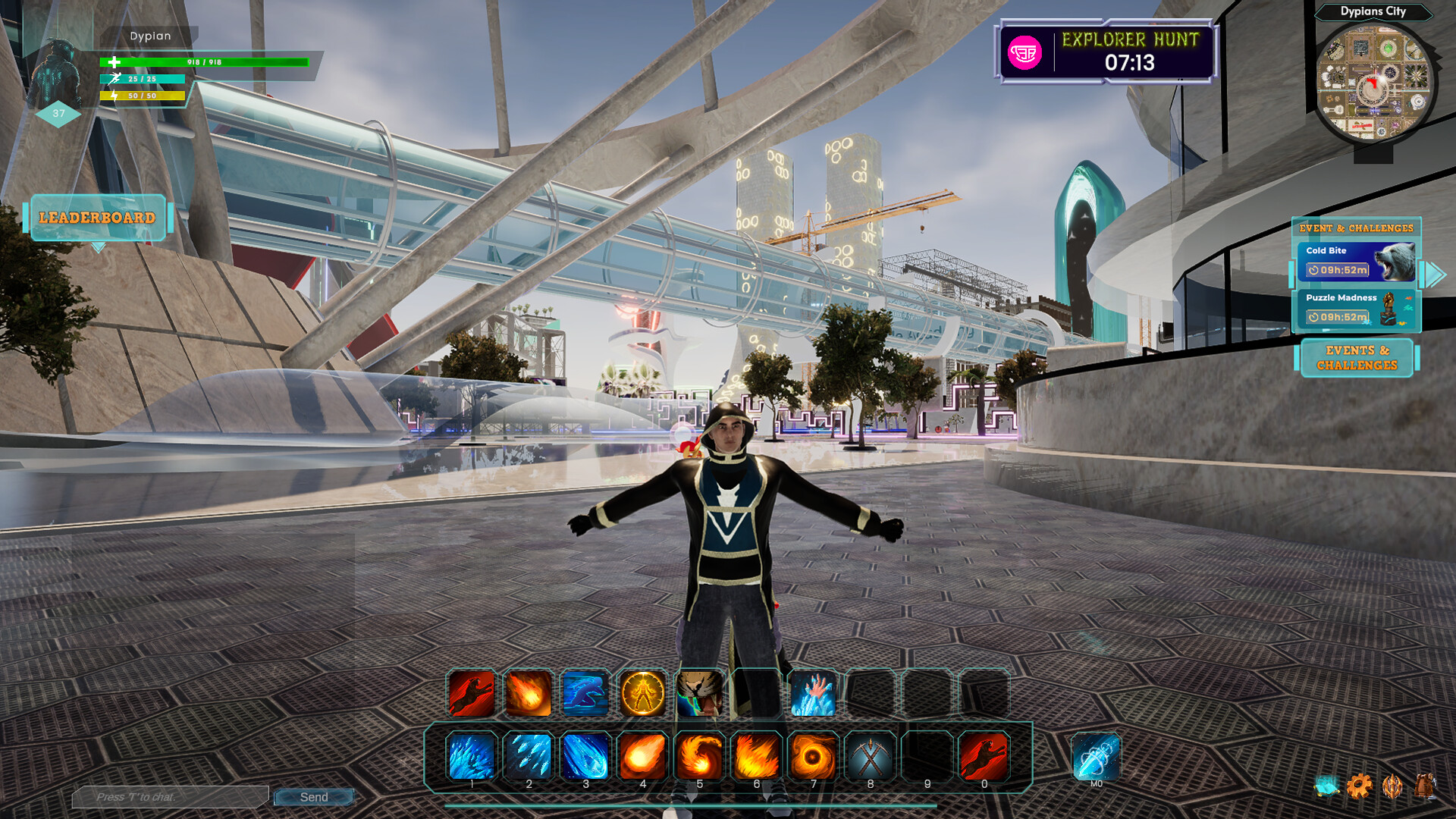
Task: Use the ice comet ability in slot 3
Action: [585, 756]
